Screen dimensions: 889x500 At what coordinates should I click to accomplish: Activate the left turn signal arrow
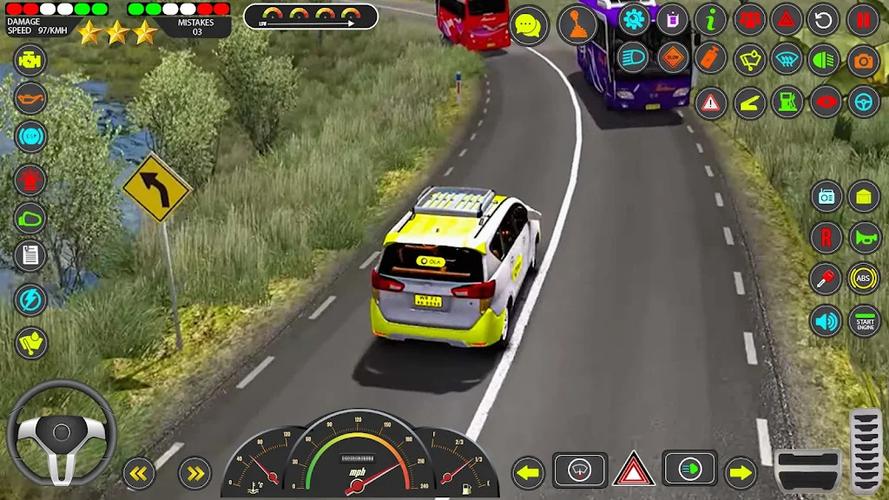coord(528,471)
